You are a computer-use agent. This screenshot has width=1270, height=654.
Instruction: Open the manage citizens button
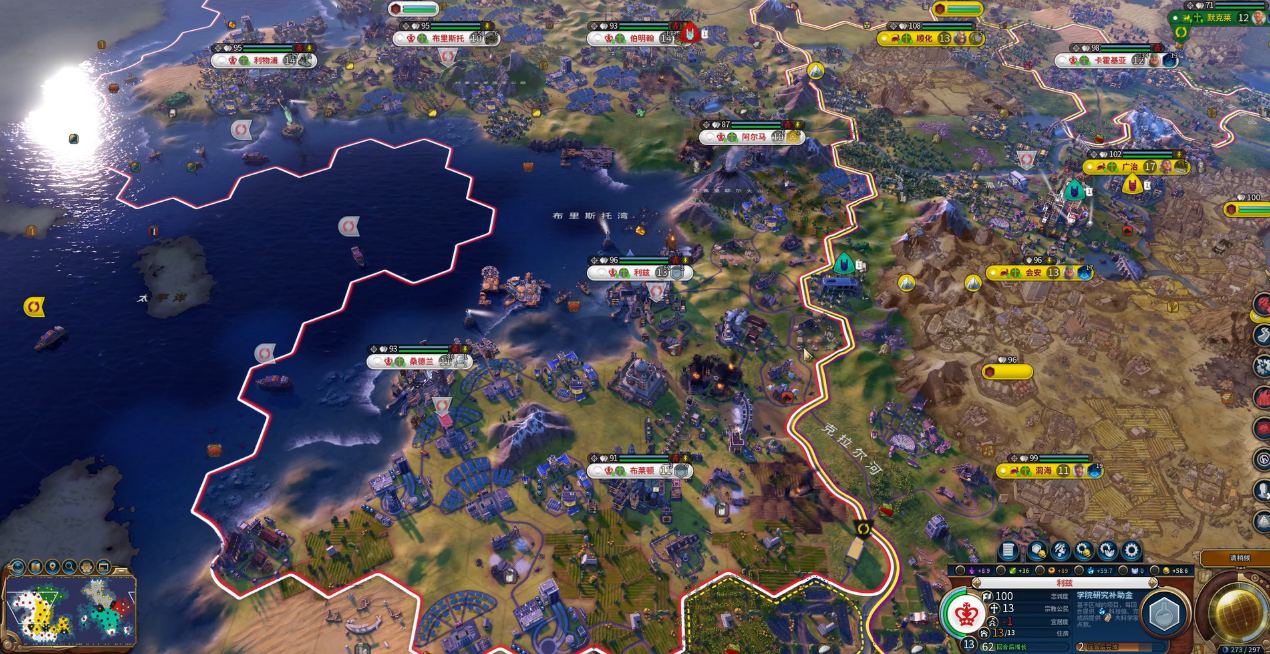1060,551
